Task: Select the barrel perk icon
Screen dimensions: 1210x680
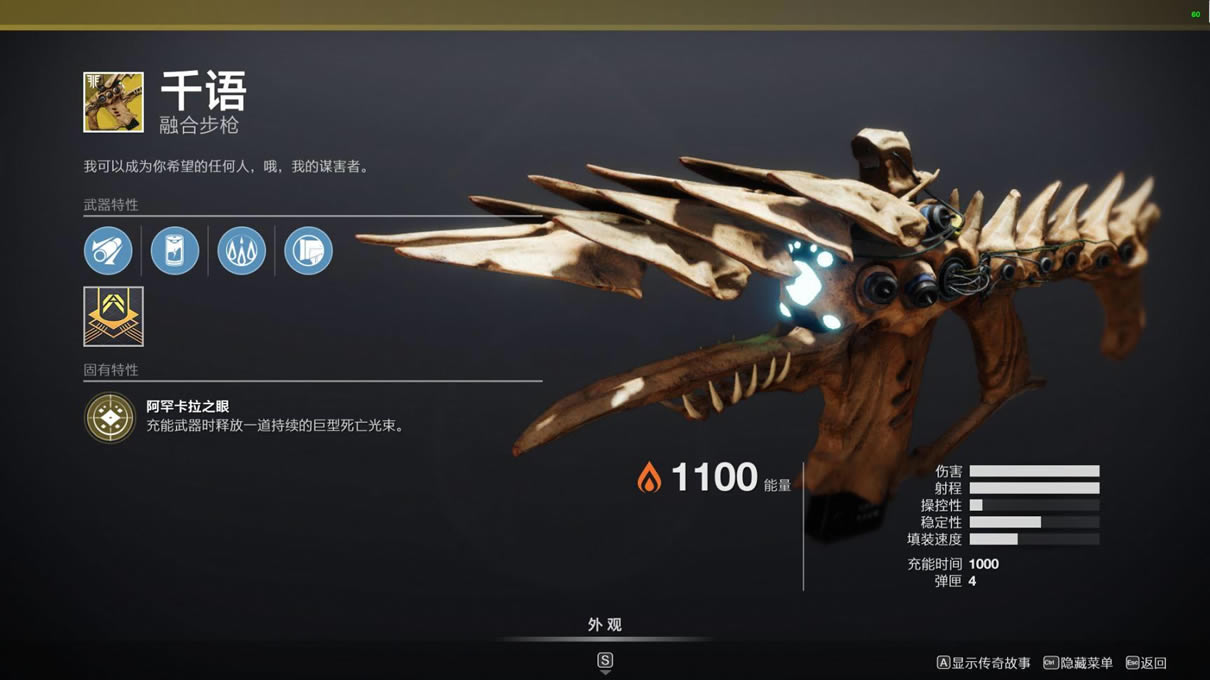Action: coord(108,250)
